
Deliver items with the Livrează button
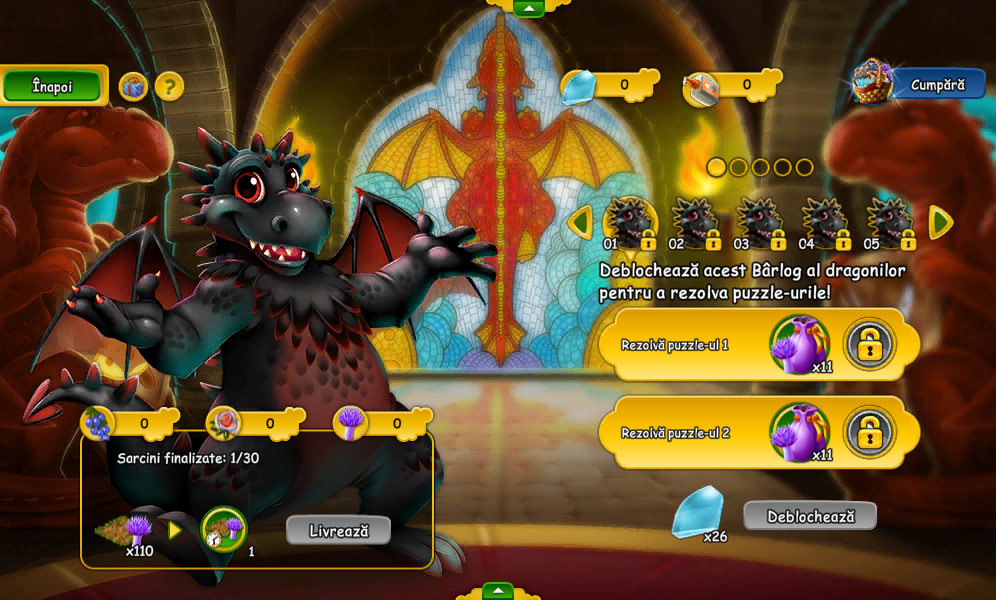(x=338, y=530)
